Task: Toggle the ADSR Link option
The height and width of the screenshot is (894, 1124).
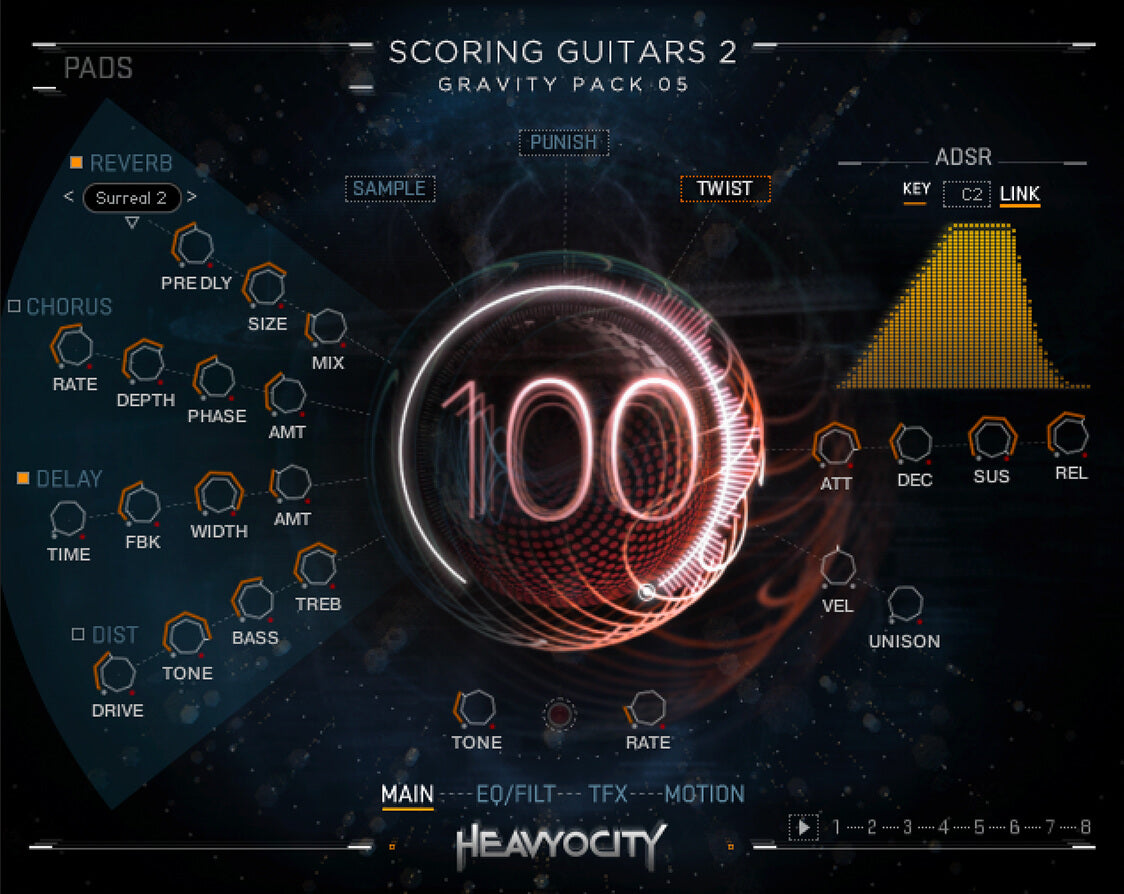Action: 1020,193
